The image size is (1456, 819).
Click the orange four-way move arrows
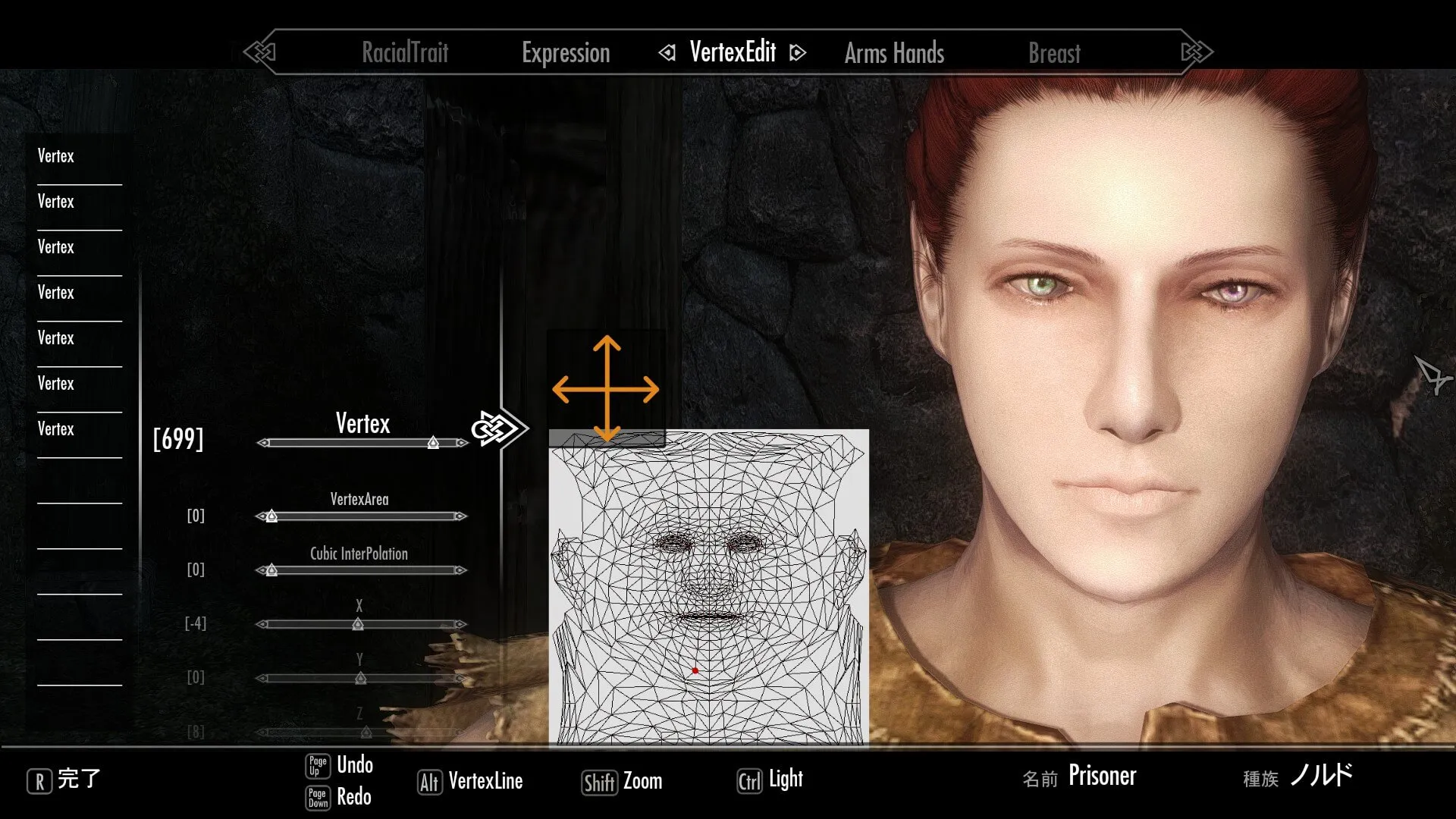point(606,389)
